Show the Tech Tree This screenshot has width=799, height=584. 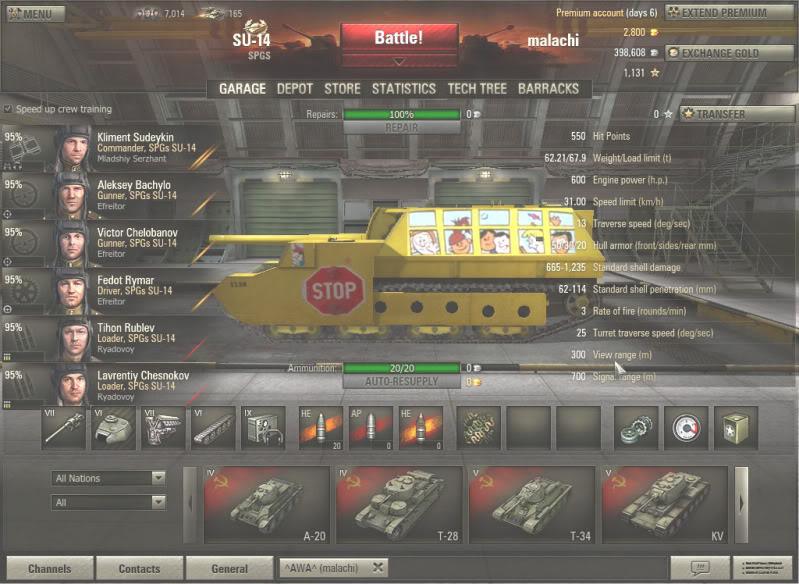[x=476, y=88]
